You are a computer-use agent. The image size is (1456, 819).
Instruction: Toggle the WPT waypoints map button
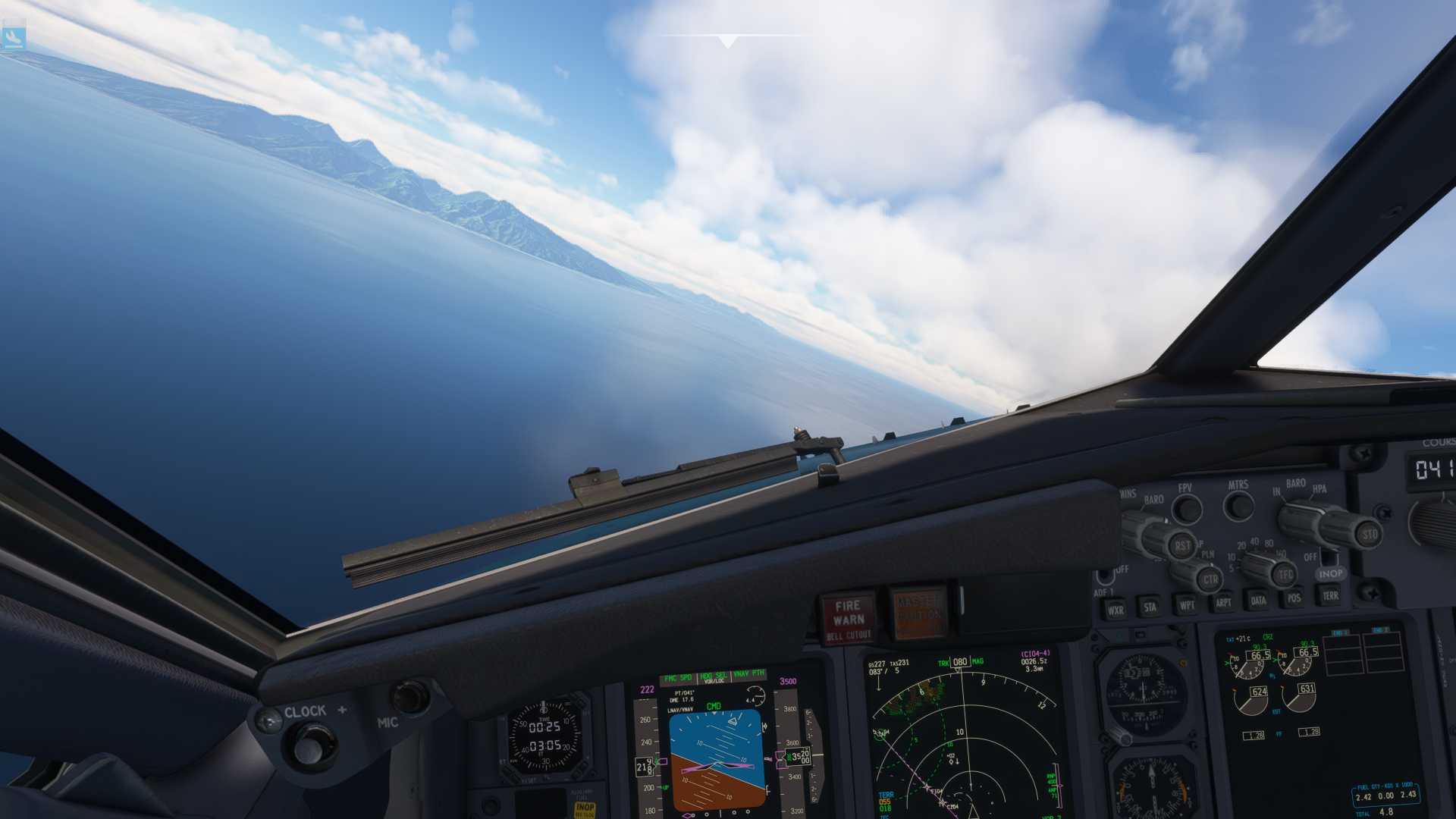[1186, 604]
